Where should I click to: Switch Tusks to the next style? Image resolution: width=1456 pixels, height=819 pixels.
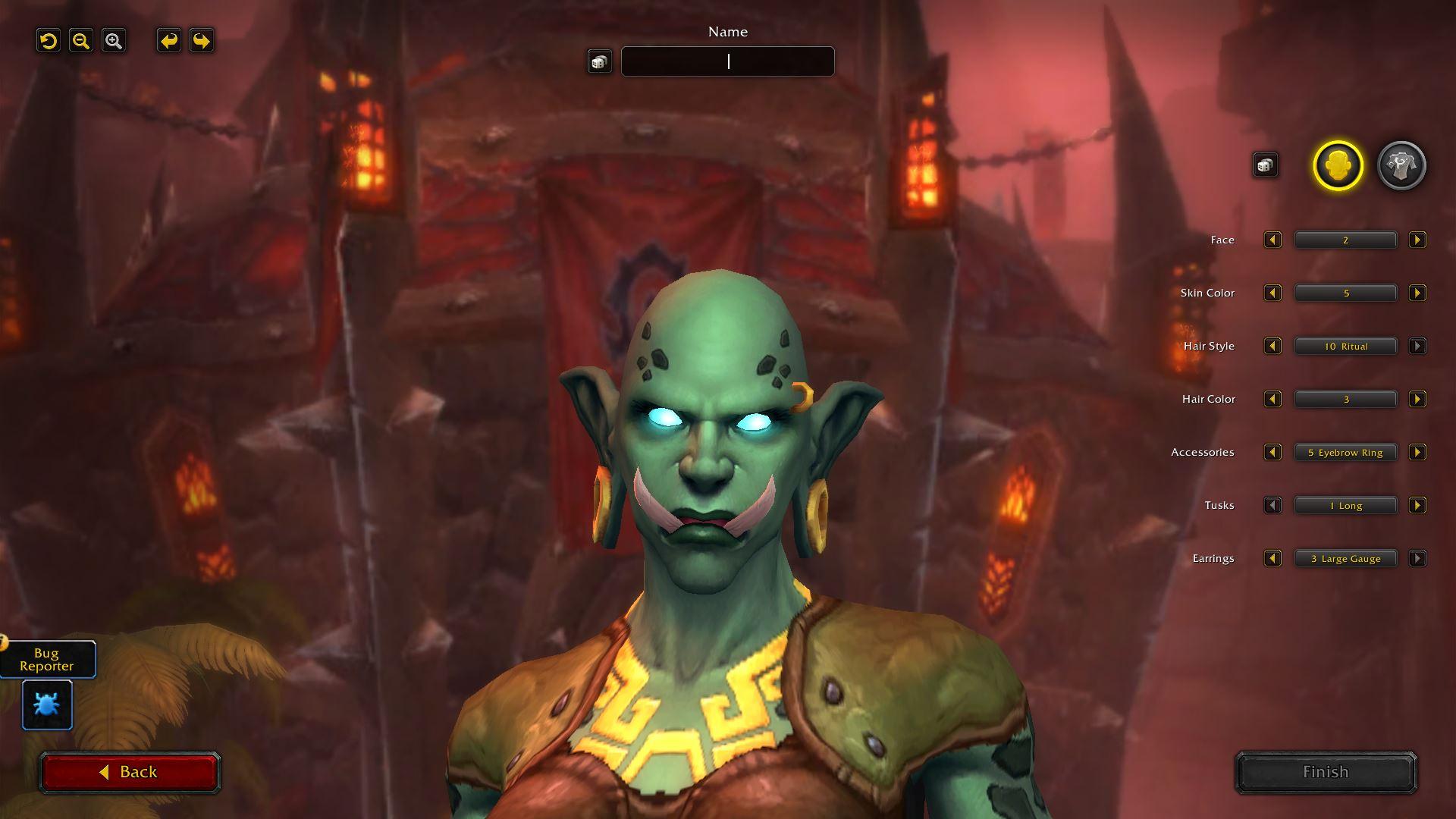click(x=1417, y=505)
